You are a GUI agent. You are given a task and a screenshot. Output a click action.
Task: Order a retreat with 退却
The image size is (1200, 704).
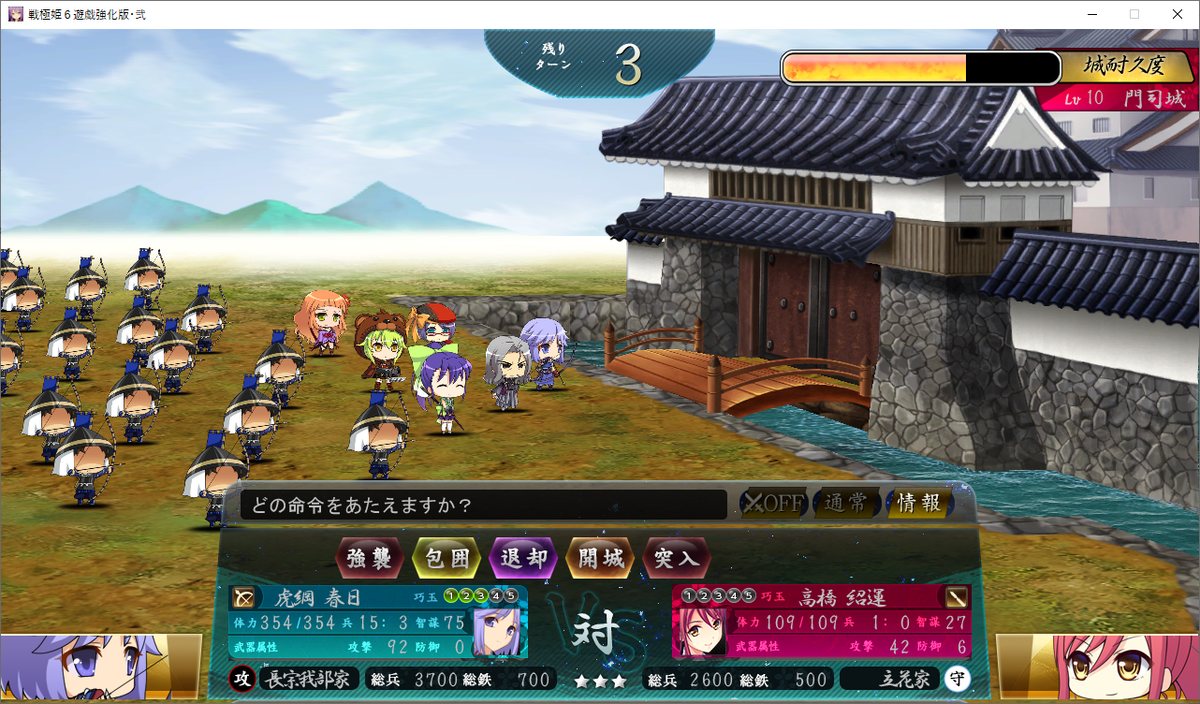pos(523,558)
